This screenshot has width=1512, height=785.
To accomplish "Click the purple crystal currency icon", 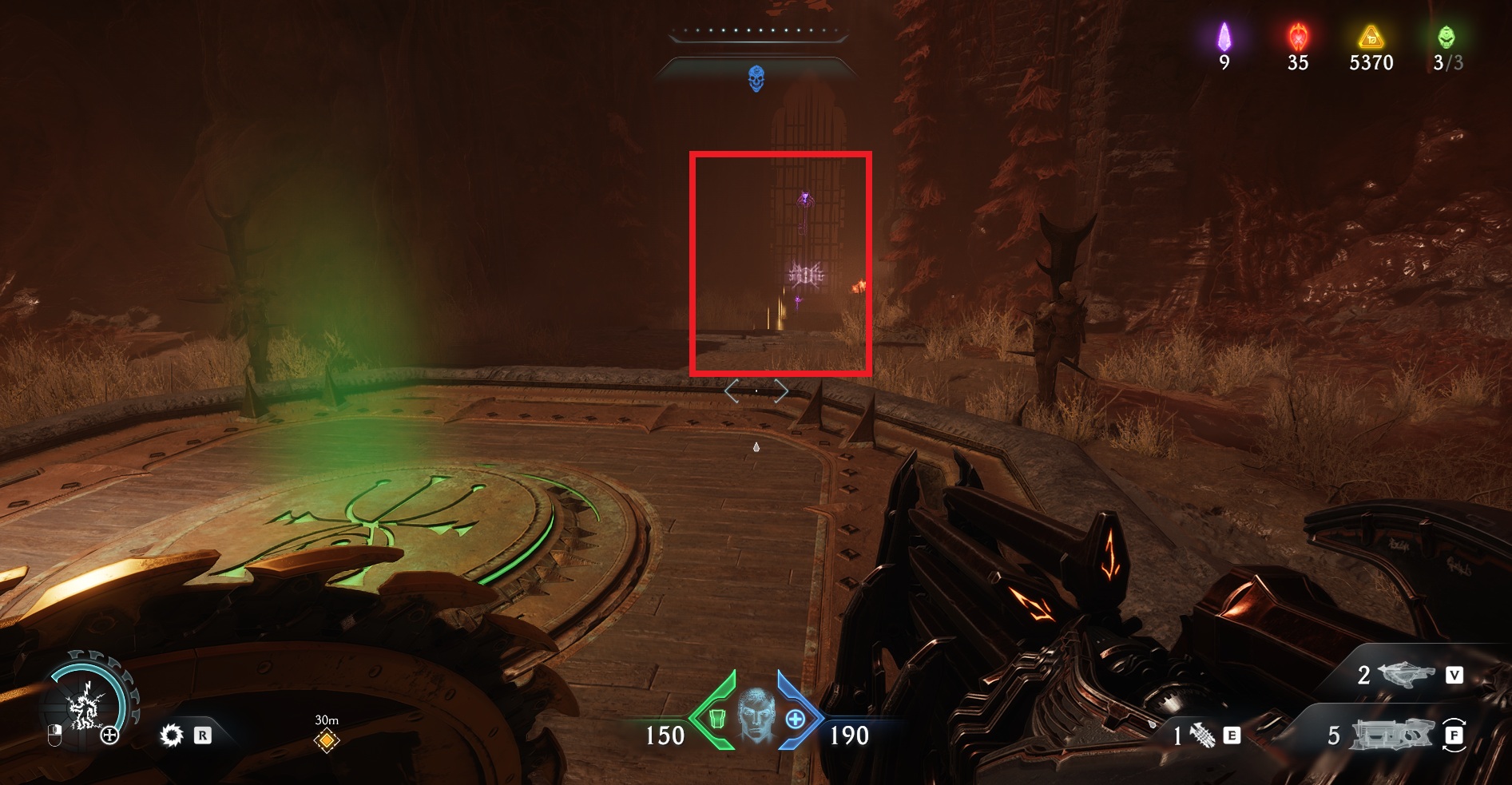I will click(x=1224, y=37).
